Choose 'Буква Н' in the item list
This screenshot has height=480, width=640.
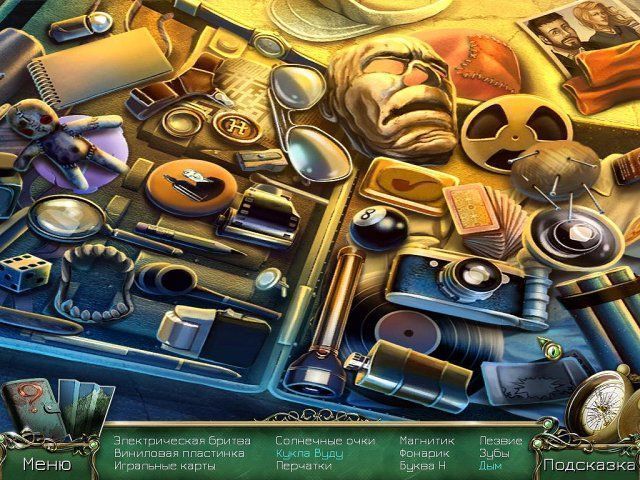[x=422, y=466]
